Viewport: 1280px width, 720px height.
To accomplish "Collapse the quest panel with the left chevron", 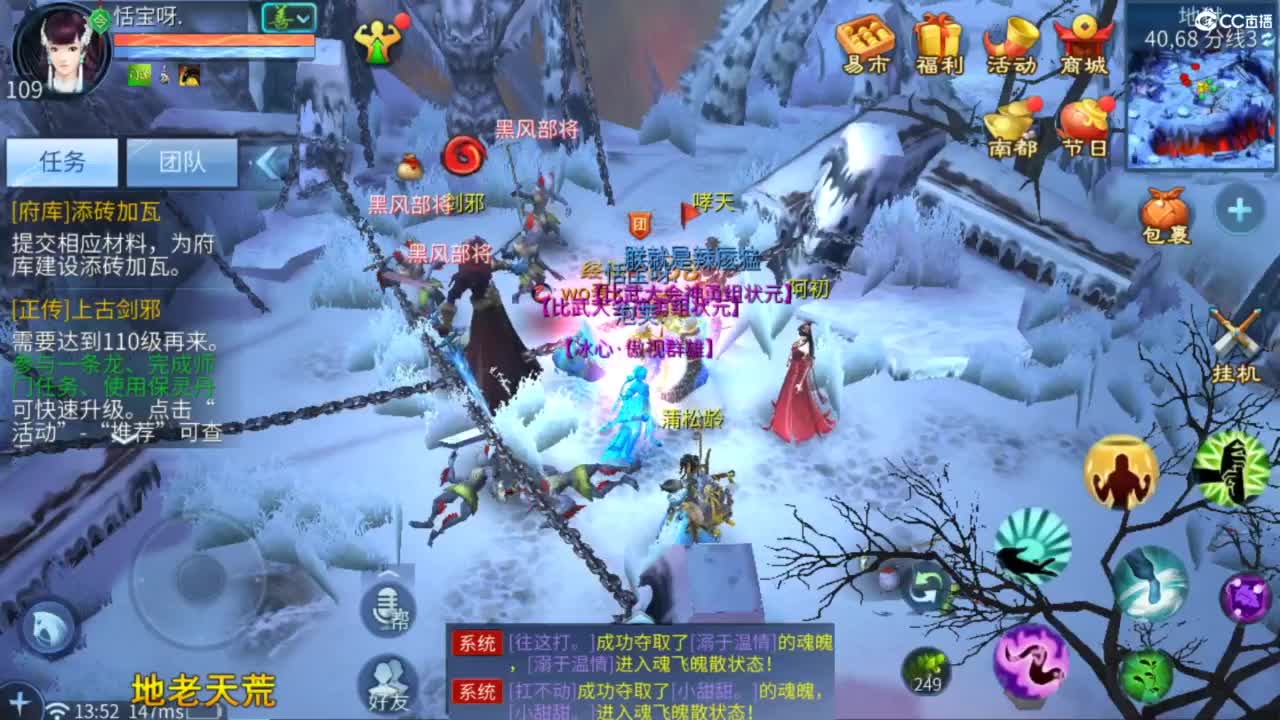I will click(263, 163).
